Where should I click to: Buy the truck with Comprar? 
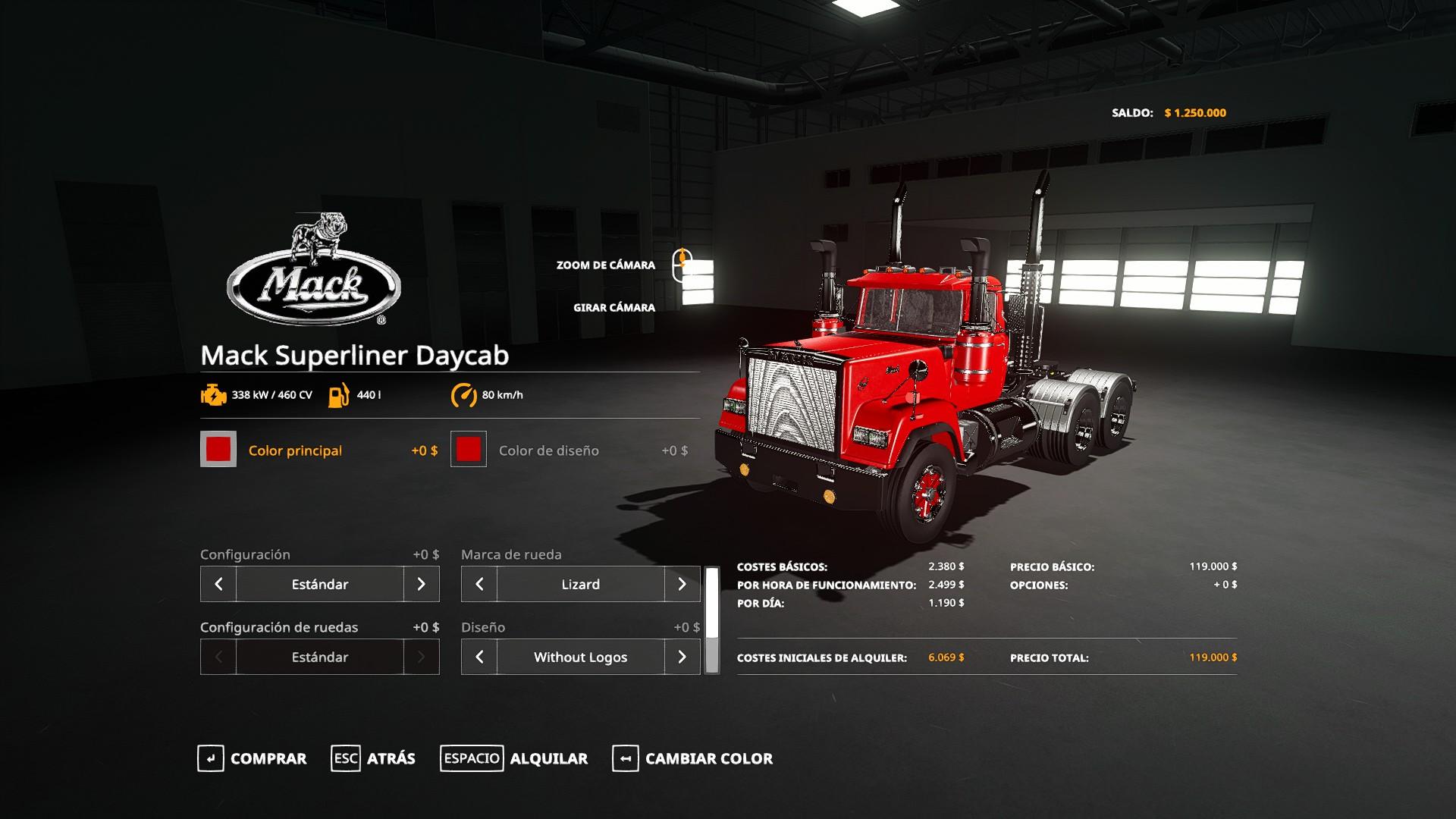tap(253, 758)
